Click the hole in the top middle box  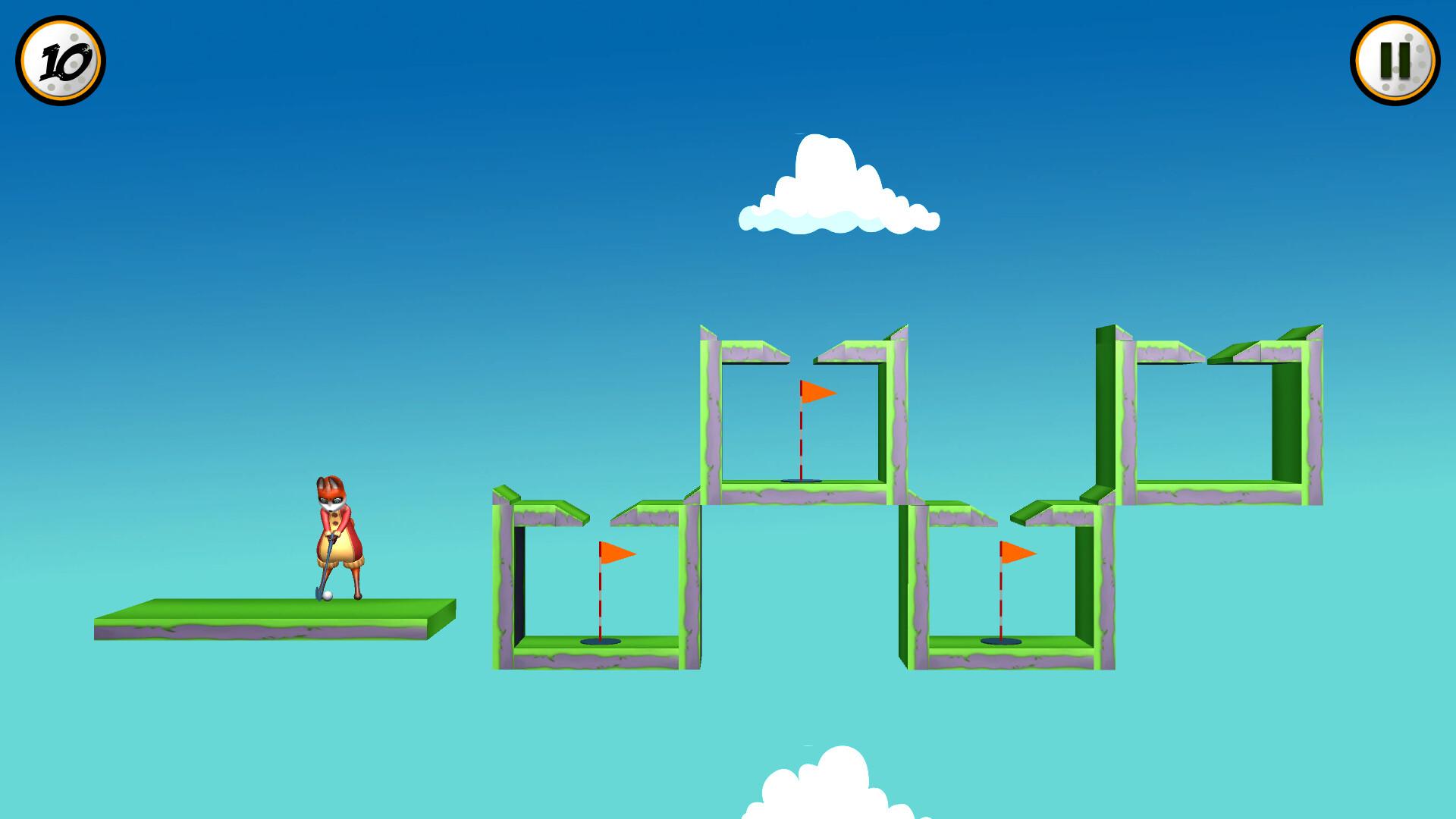pos(800,481)
